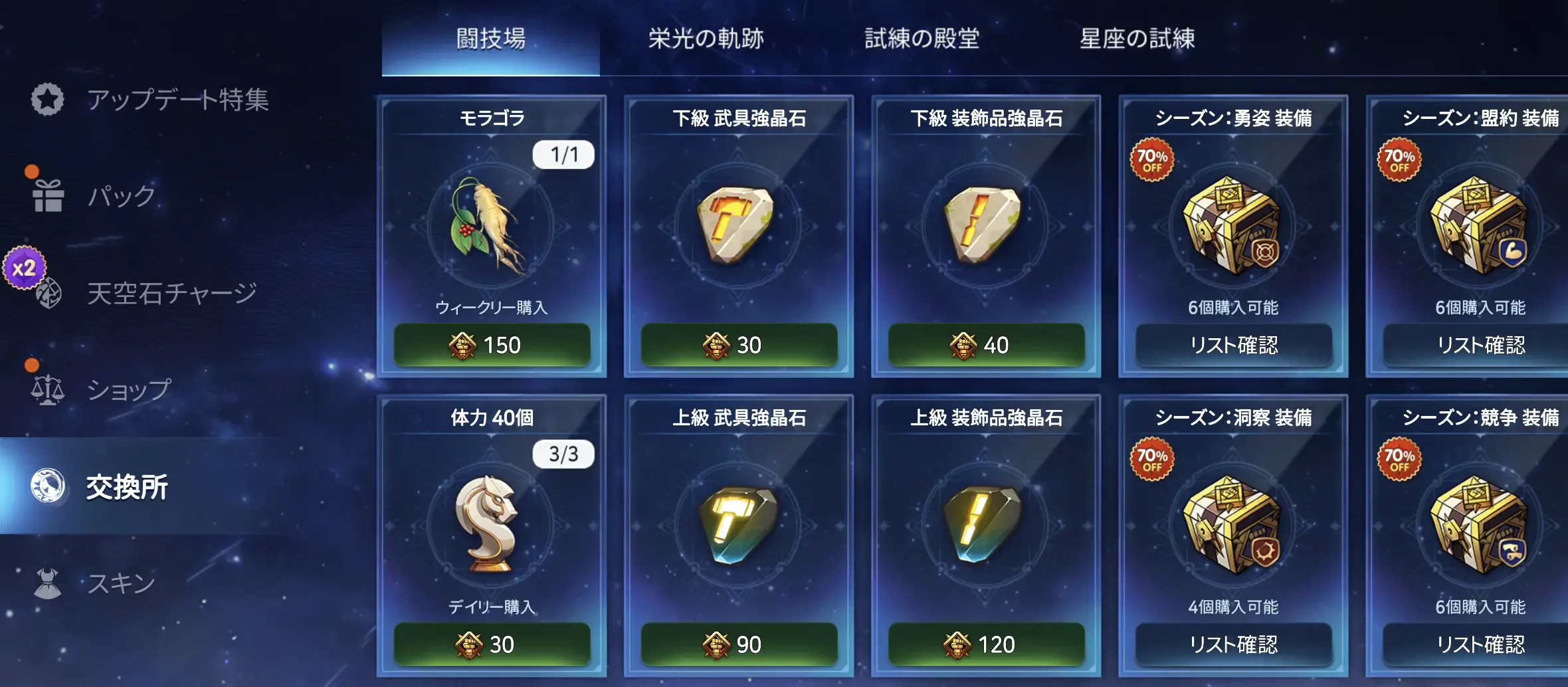Buy モラゴラ for 150 with the purchase button
1568x687 pixels.
pos(492,345)
